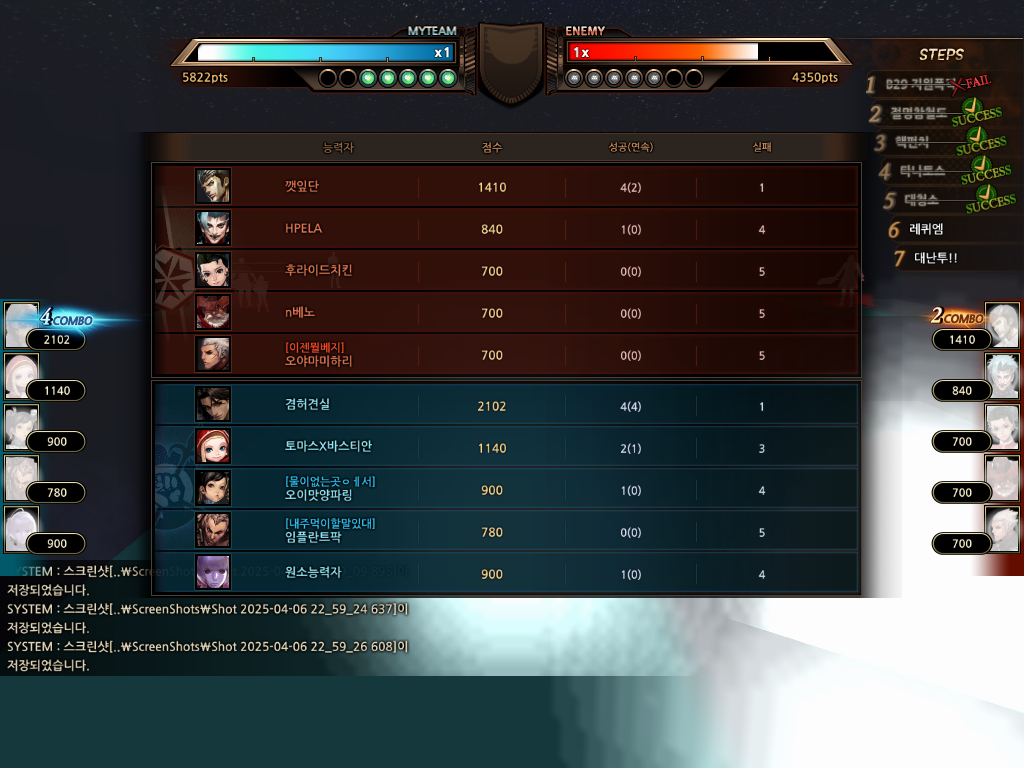This screenshot has width=1024, height=768.
Task: Select teammate portrait showing 2102 points
Action: (x=22, y=324)
